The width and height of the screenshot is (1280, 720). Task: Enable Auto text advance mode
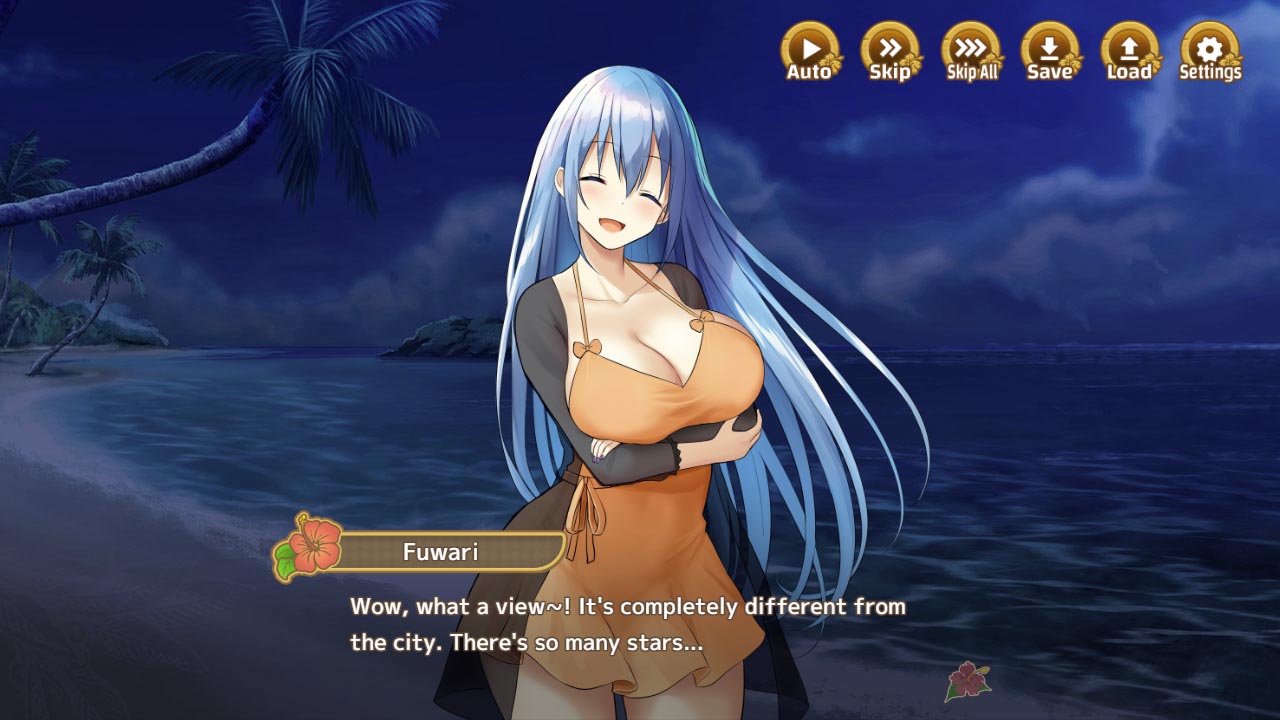coord(810,50)
